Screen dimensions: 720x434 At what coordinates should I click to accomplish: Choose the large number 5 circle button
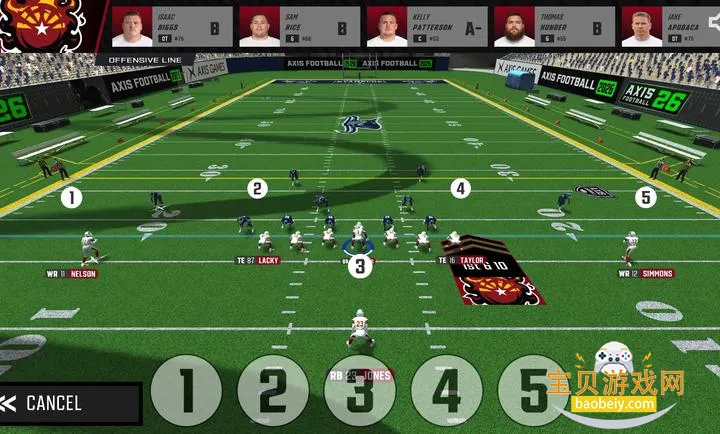click(x=533, y=391)
